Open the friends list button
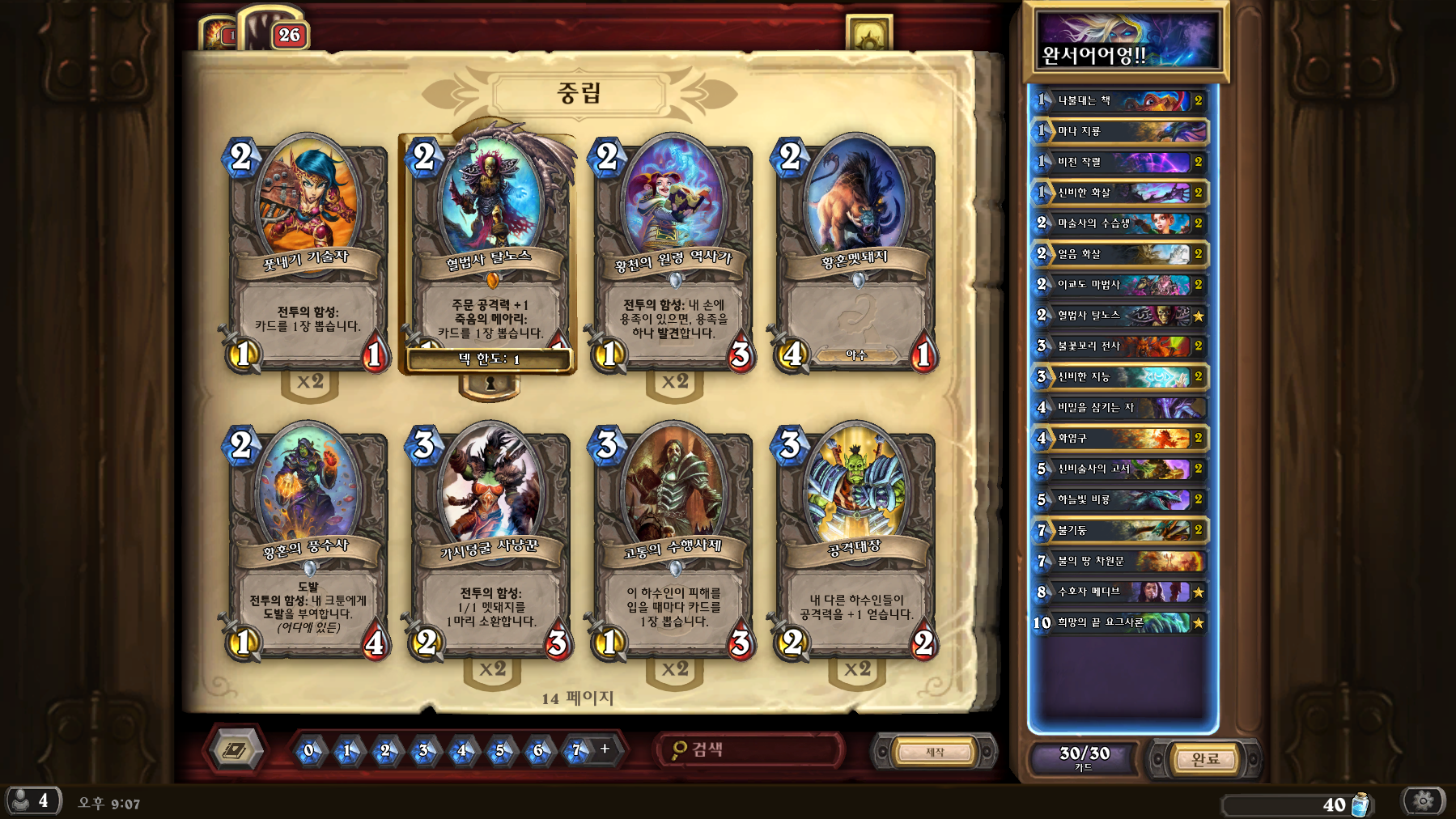 click(32, 801)
